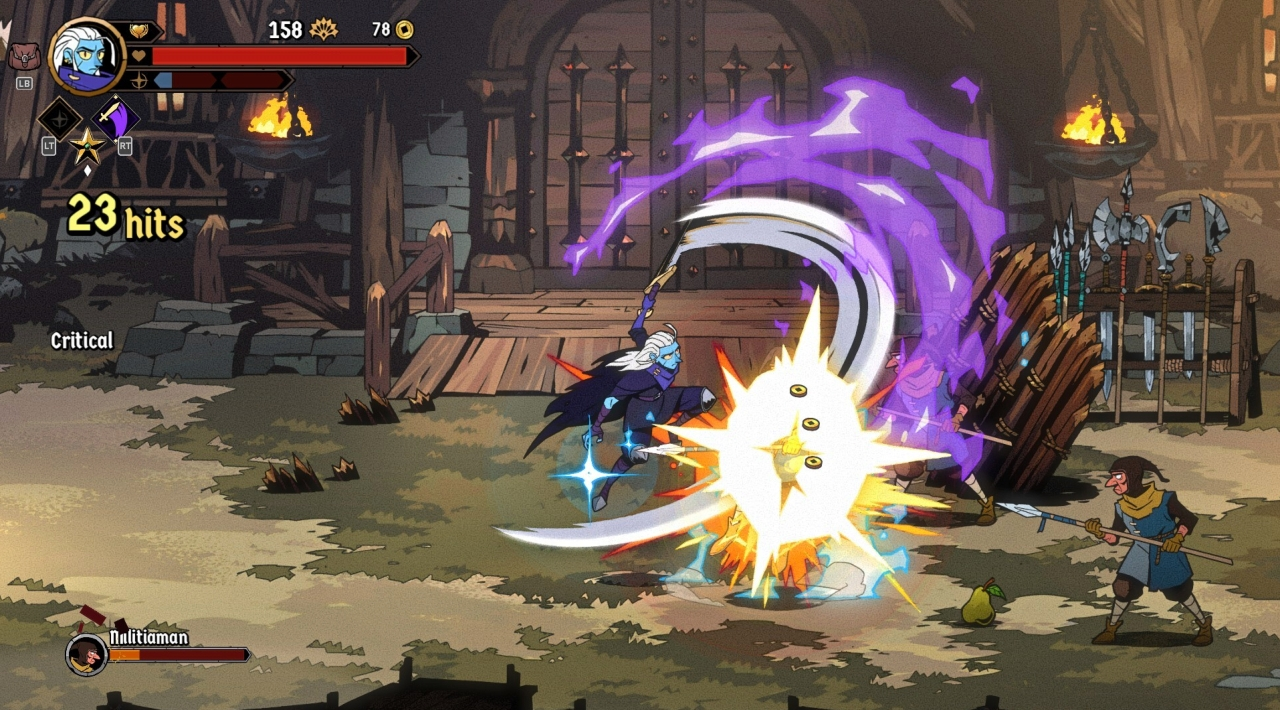Viewport: 1280px width, 710px height.
Task: Select the Militiaman enemy portrait
Action: pyautogui.click(x=87, y=654)
